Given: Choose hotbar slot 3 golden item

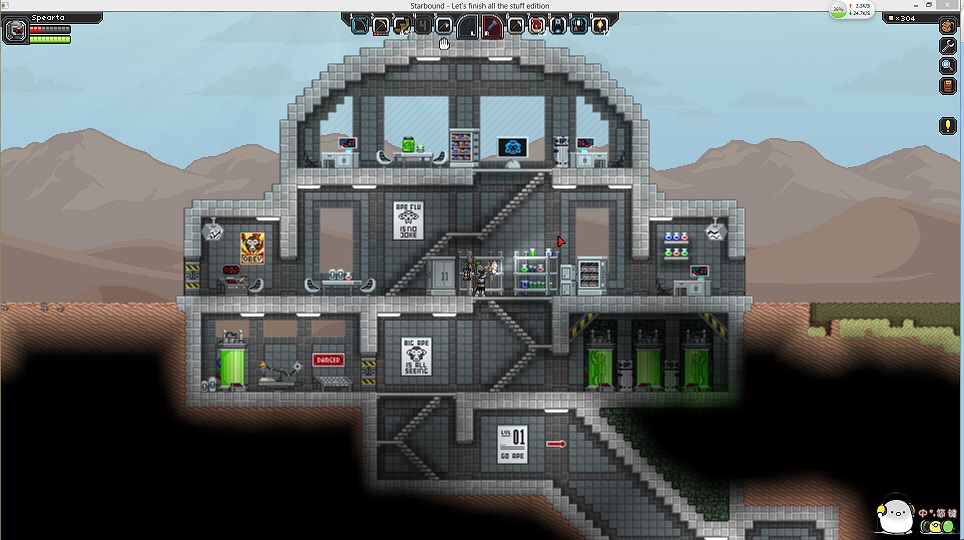Looking at the screenshot, I should tap(402, 25).
